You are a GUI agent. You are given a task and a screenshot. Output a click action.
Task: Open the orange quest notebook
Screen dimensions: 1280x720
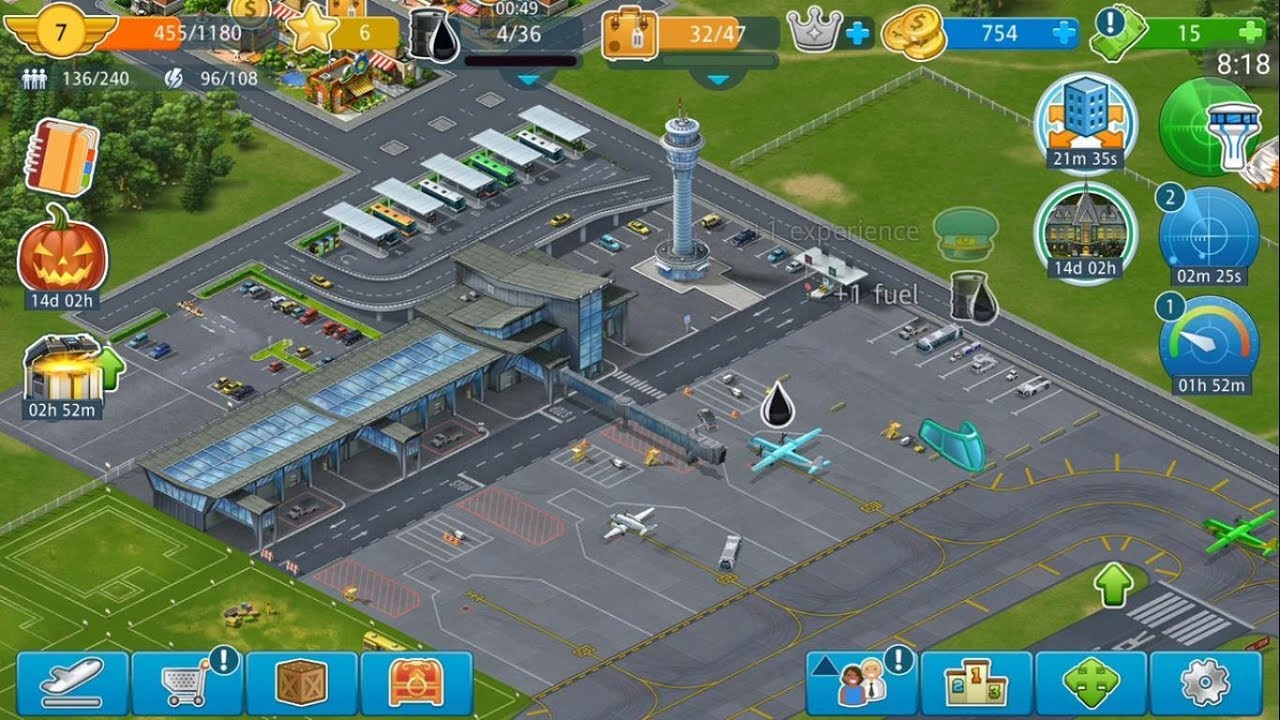[62, 158]
